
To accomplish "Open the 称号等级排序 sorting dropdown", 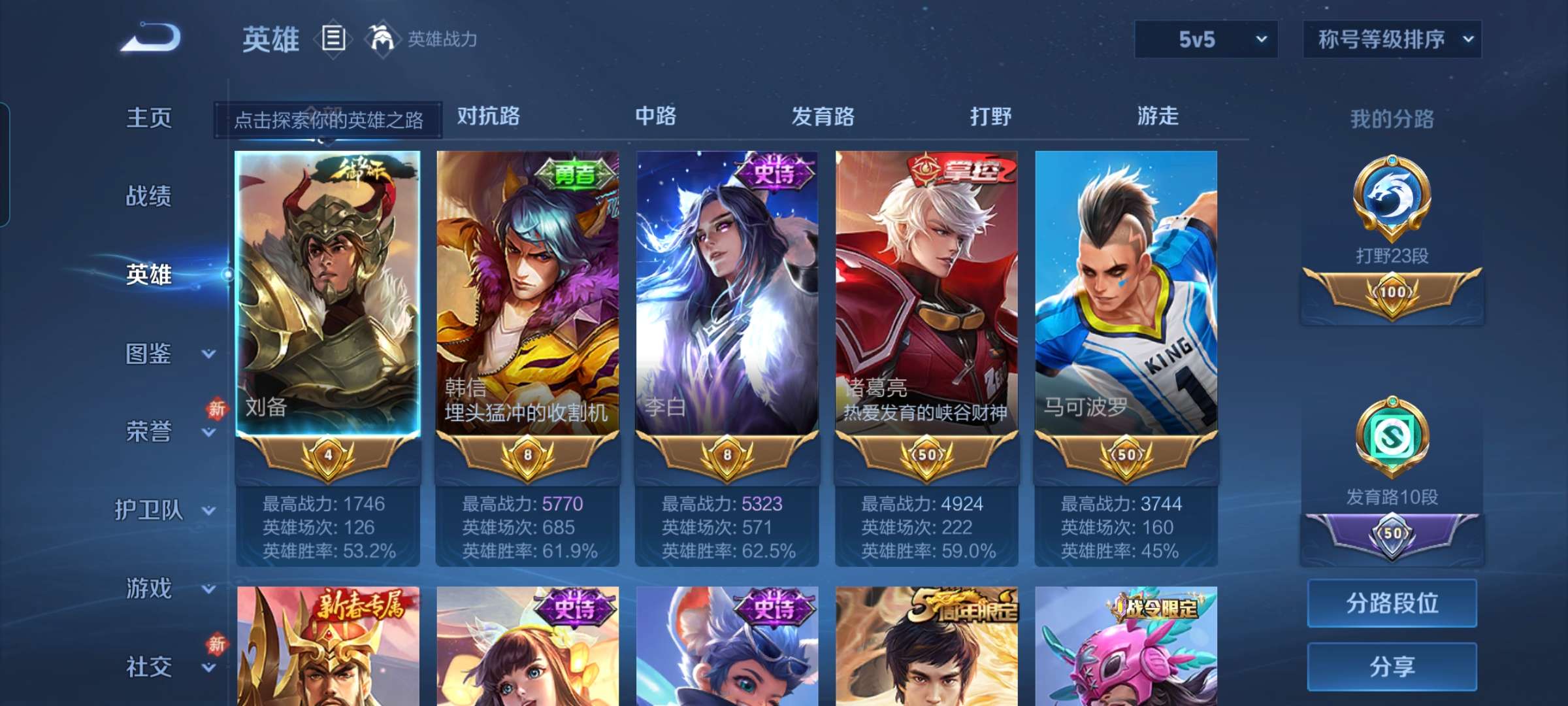I will point(1392,39).
